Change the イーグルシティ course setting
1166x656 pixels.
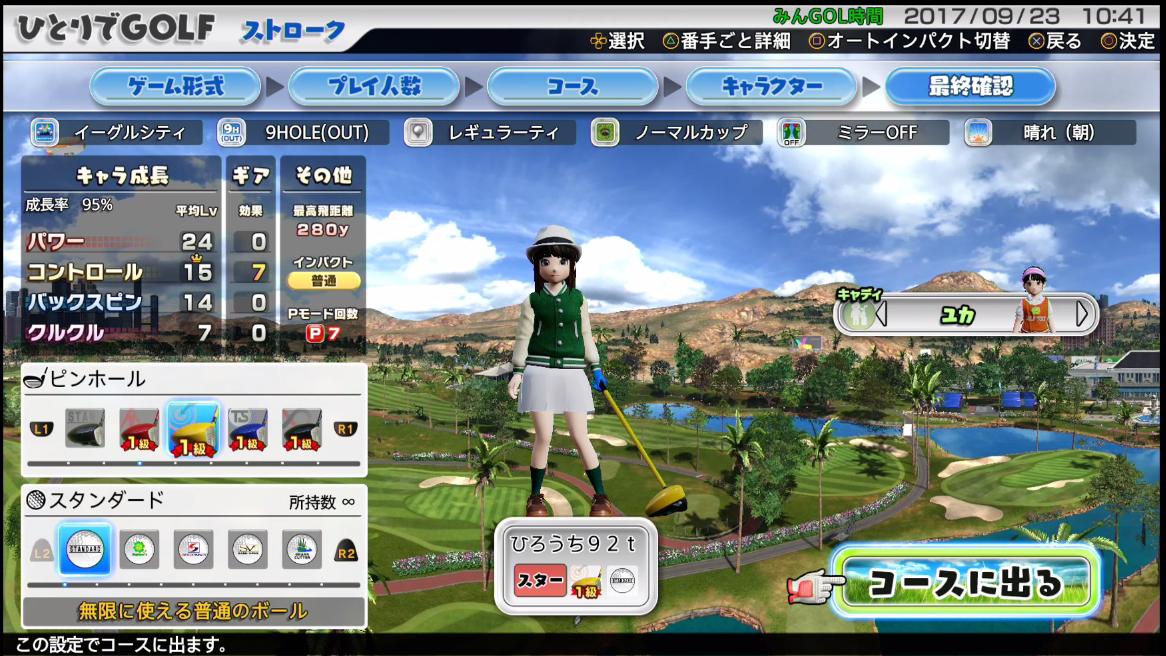point(116,132)
